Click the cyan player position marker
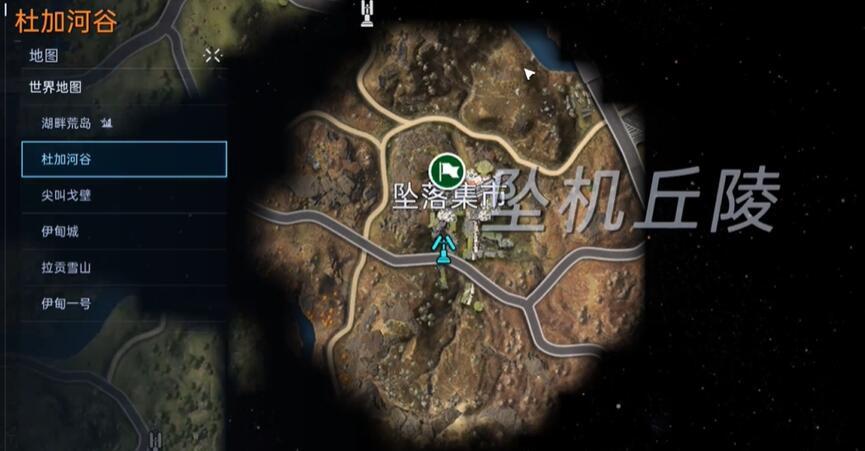The image size is (865, 451). tap(441, 246)
